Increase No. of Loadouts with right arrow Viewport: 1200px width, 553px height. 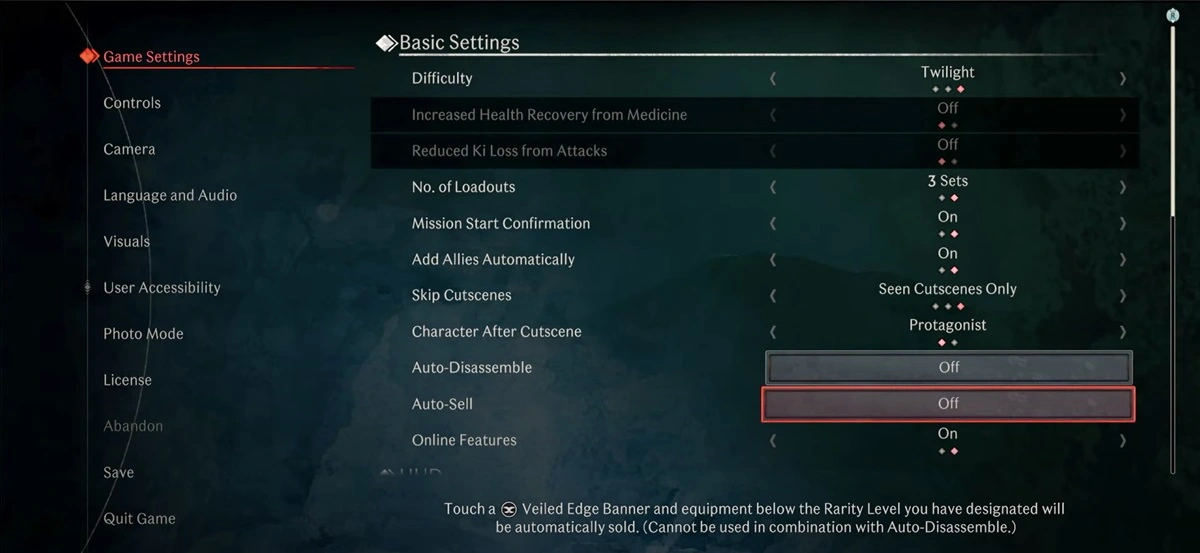click(1123, 187)
